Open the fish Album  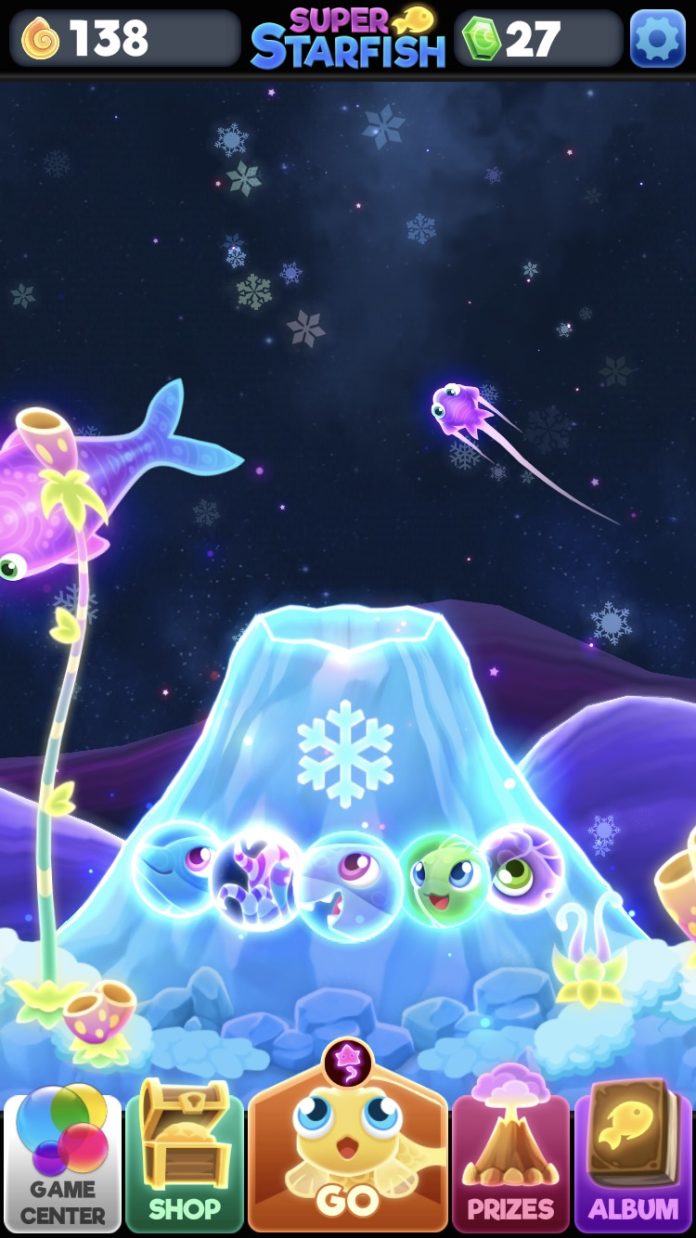[633, 1163]
